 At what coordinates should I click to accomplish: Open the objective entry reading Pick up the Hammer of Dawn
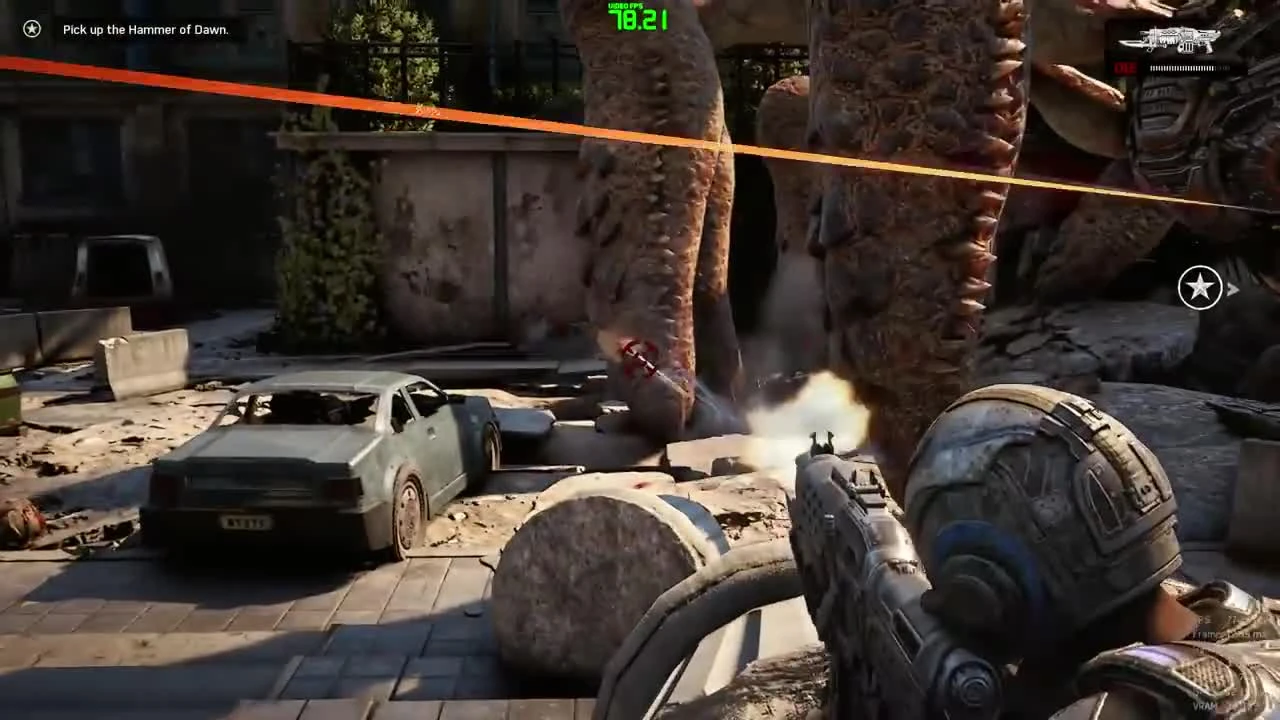(146, 29)
